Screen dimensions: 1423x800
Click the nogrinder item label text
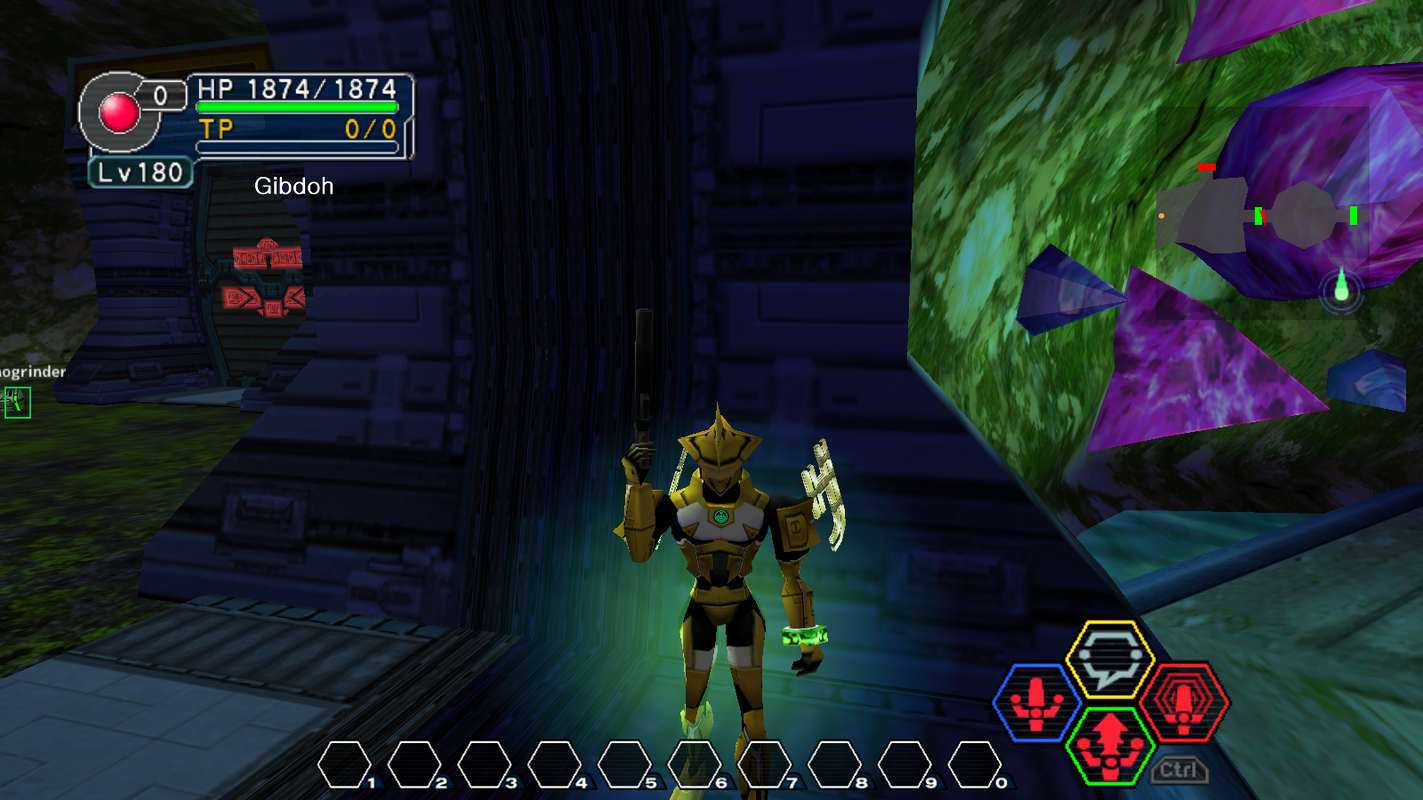point(32,370)
